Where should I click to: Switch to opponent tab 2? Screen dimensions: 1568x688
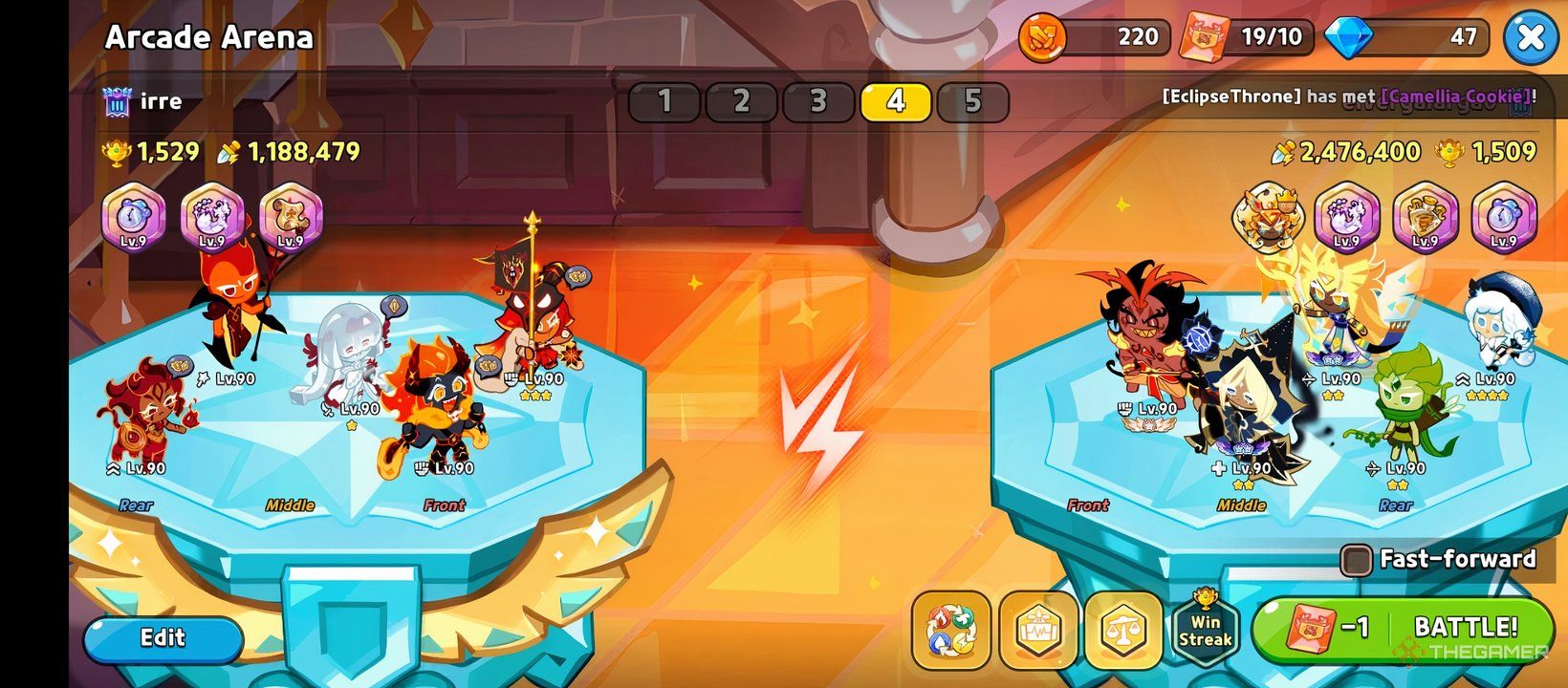(741, 102)
